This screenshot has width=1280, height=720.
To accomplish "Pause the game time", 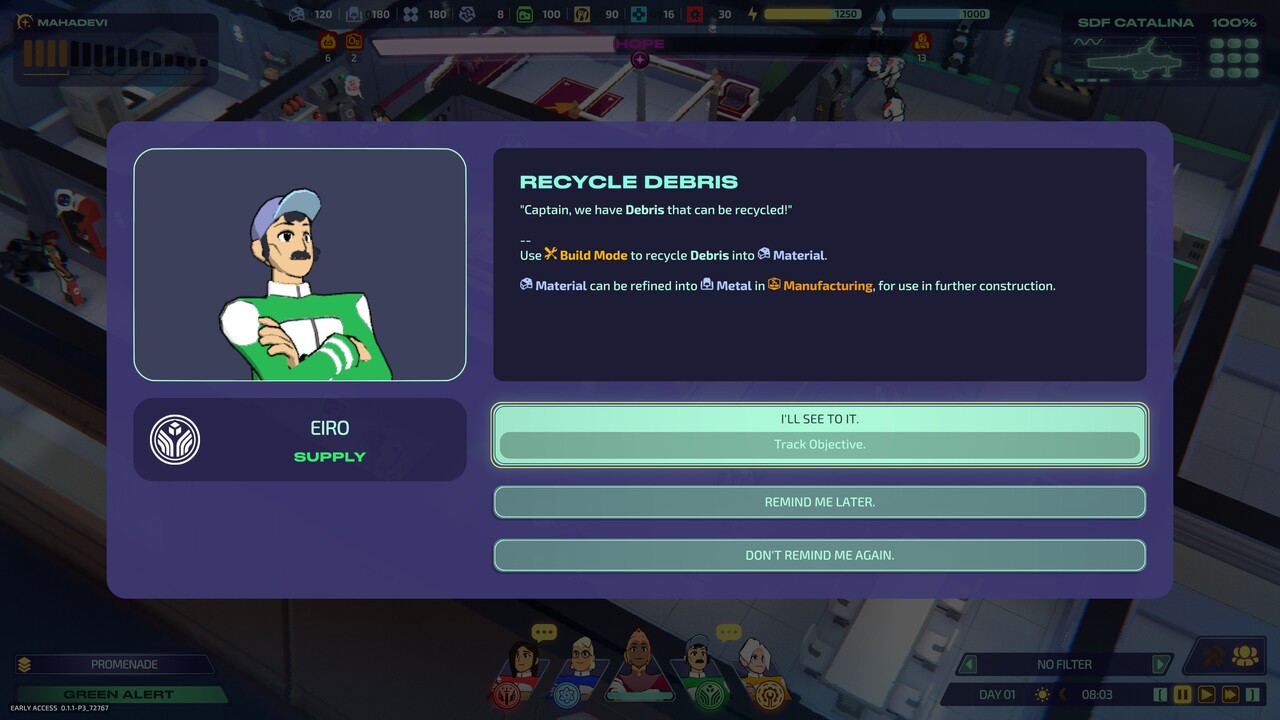I will (1183, 694).
